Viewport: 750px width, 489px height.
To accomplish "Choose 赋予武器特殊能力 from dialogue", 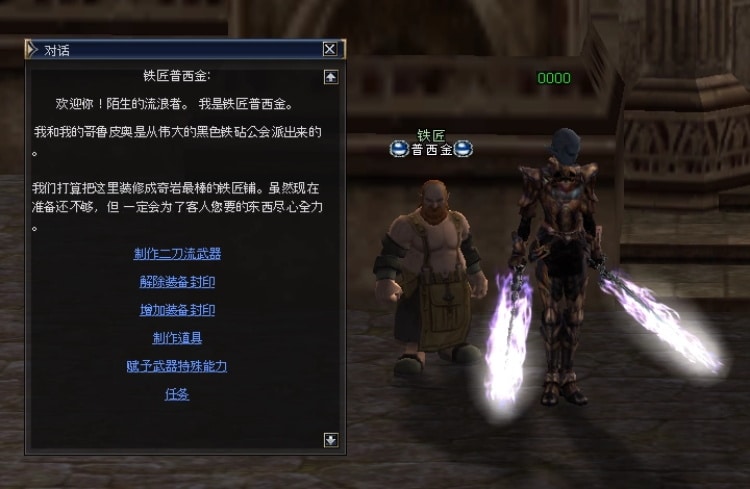I will 177,366.
